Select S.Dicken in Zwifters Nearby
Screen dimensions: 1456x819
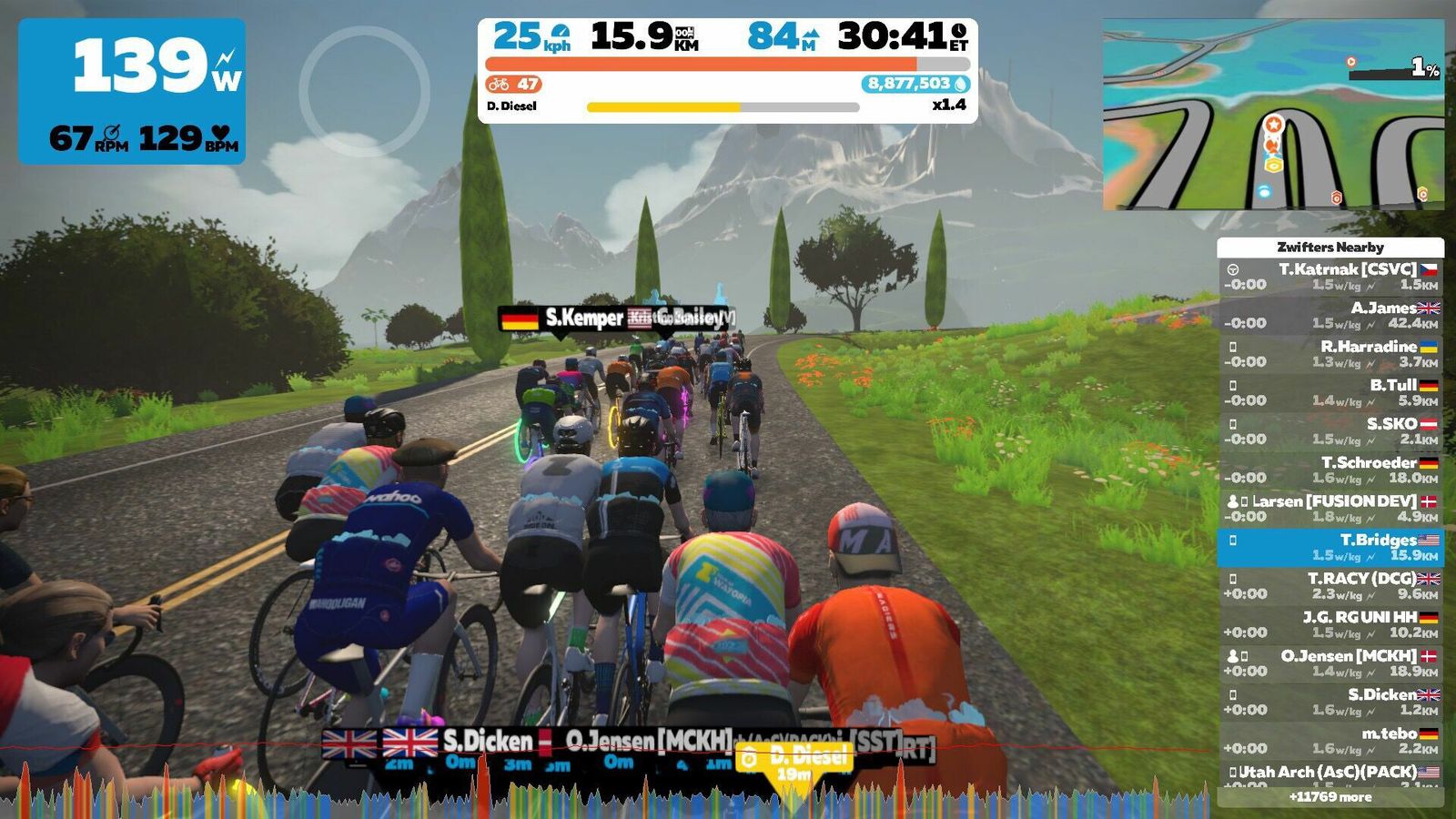pos(1330,702)
